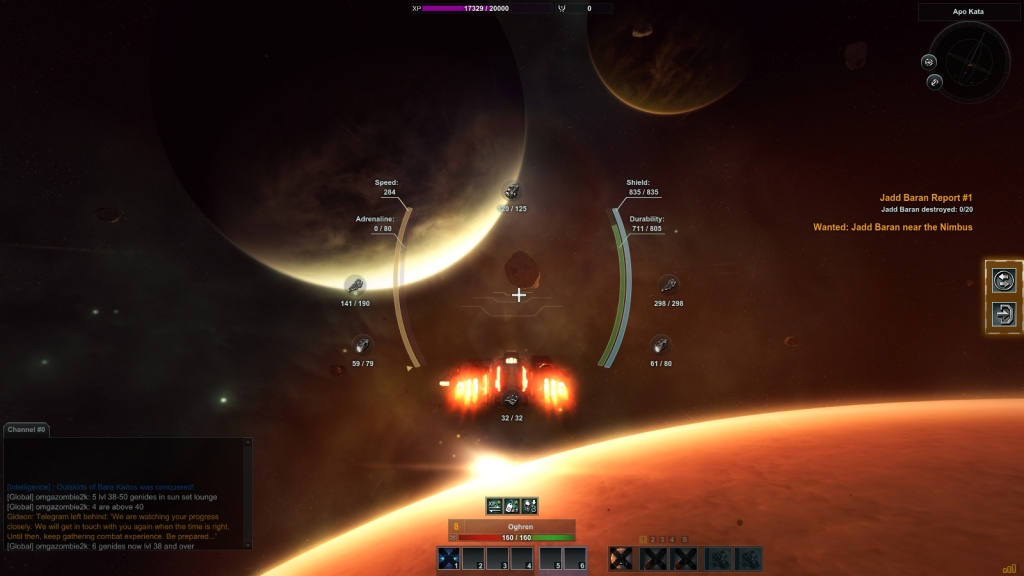The height and width of the screenshot is (576, 1024).
Task: Switch to weapon group 1
Action: [x=643, y=540]
